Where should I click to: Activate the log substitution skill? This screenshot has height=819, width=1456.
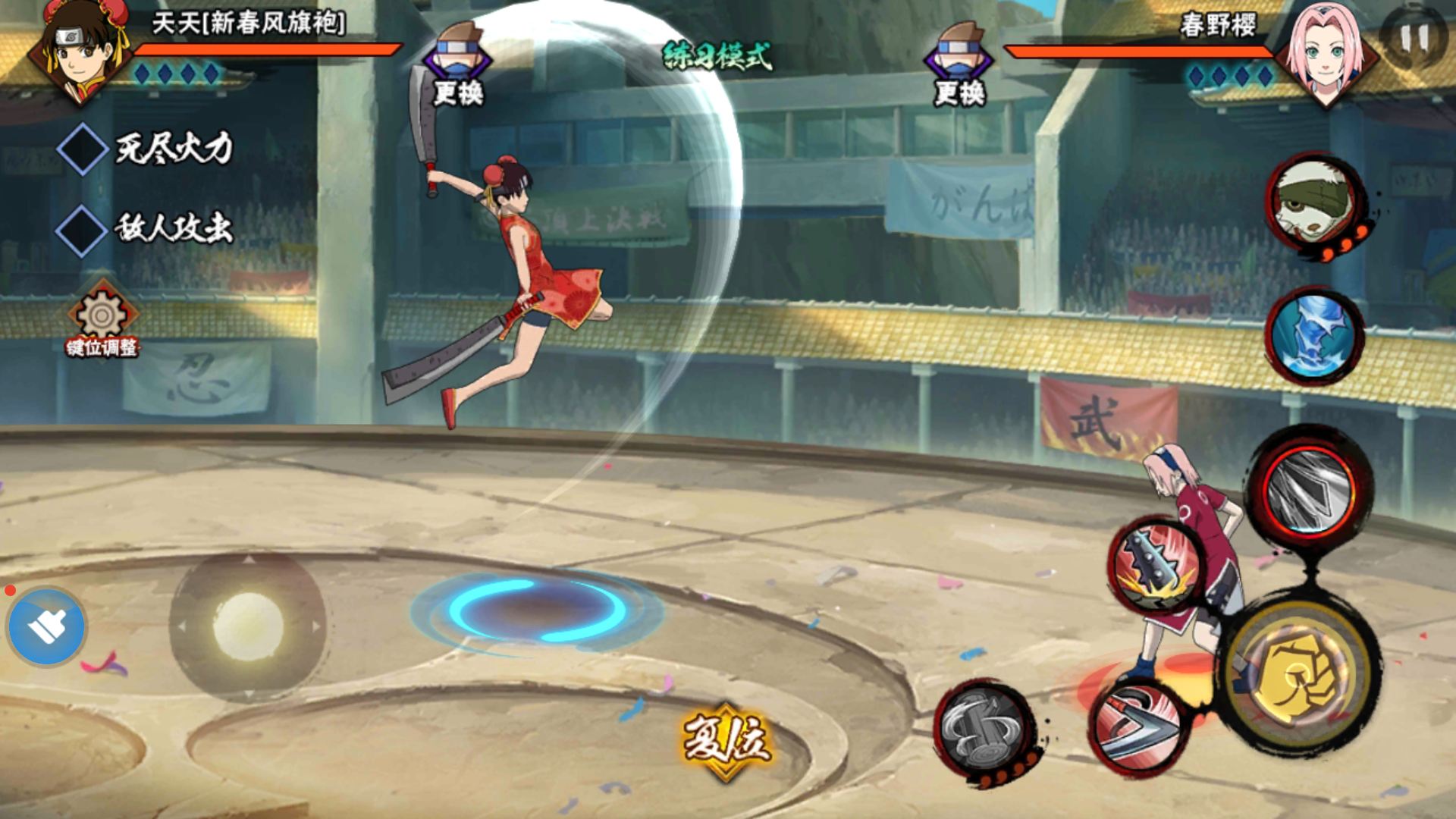click(x=984, y=730)
